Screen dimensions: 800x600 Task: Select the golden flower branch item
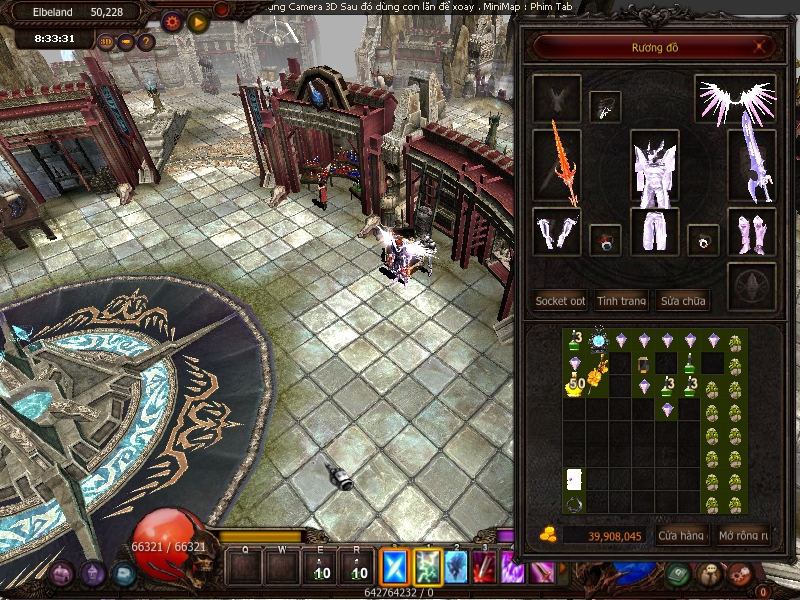coord(600,377)
